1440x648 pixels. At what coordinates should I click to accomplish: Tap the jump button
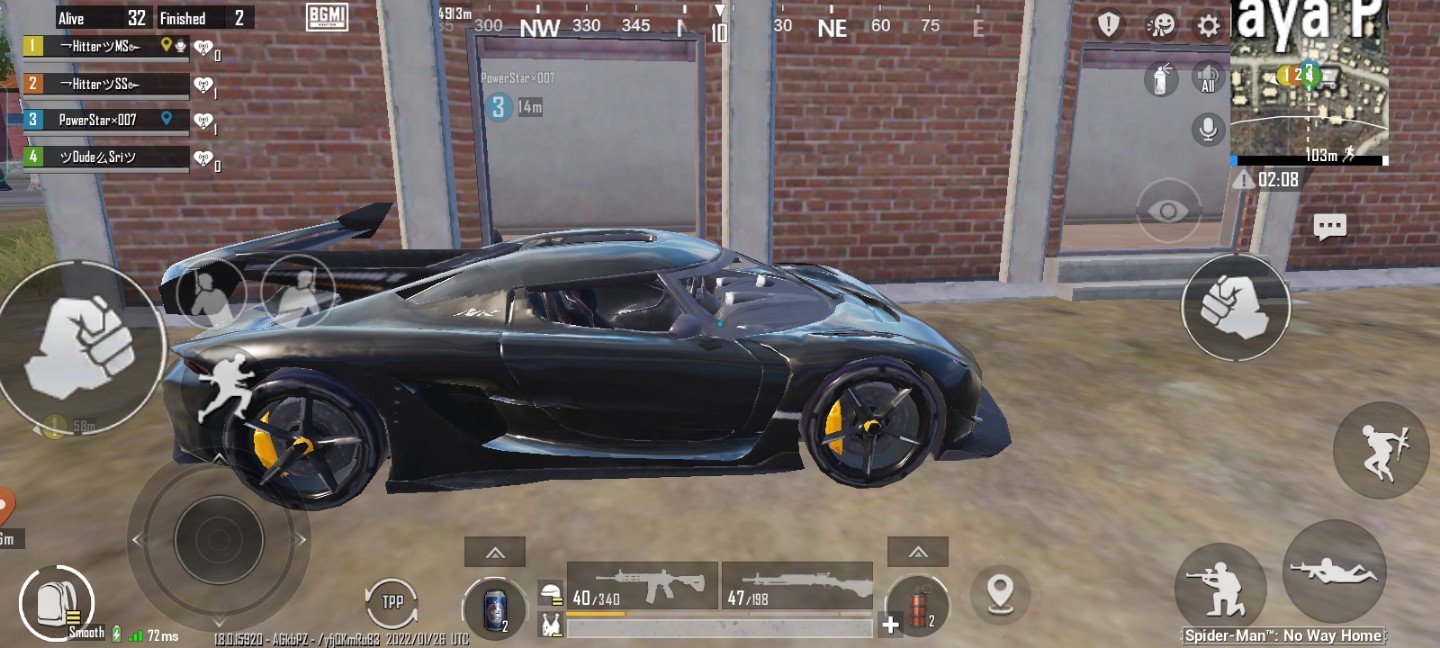tap(1381, 450)
